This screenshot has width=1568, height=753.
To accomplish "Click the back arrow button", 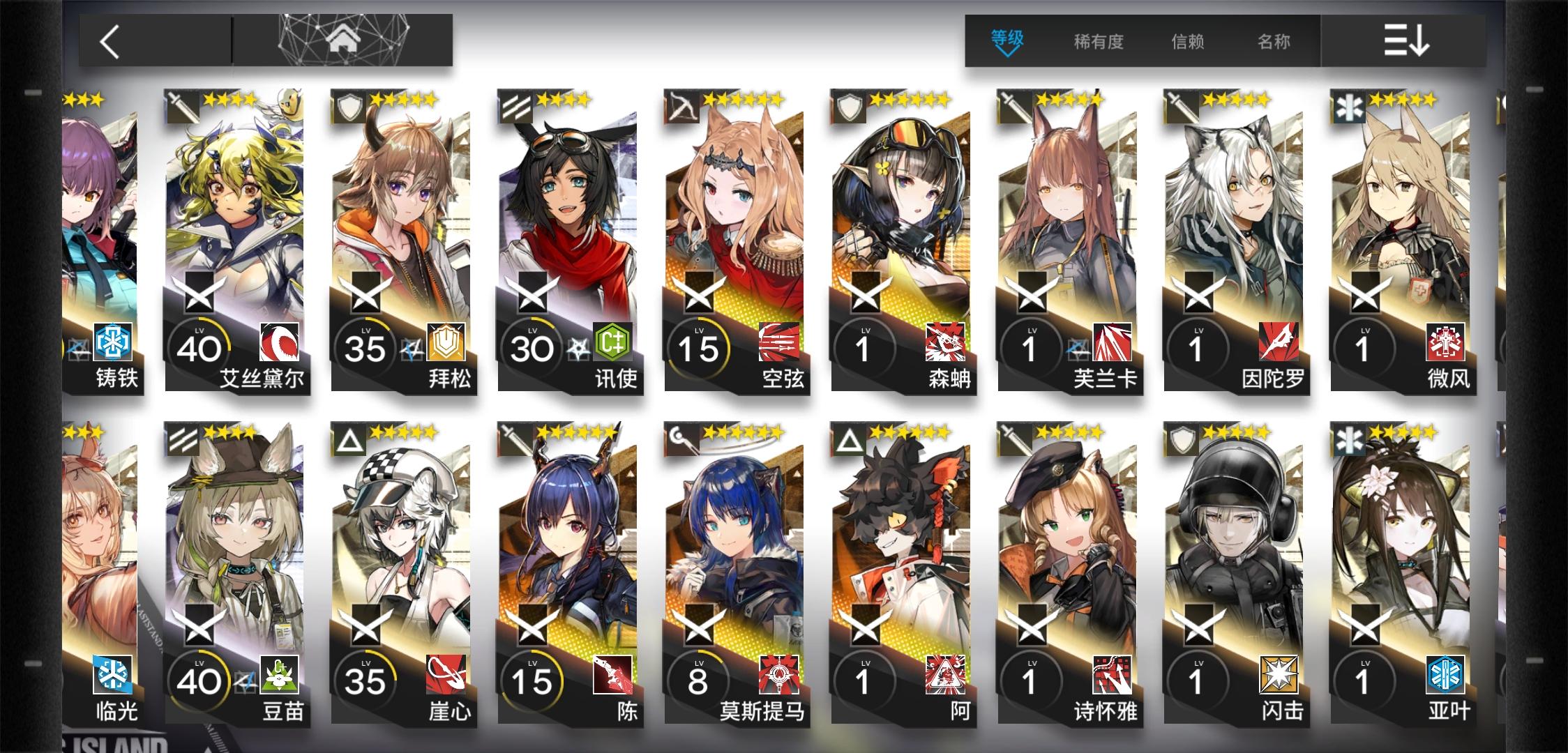I will click(x=108, y=40).
